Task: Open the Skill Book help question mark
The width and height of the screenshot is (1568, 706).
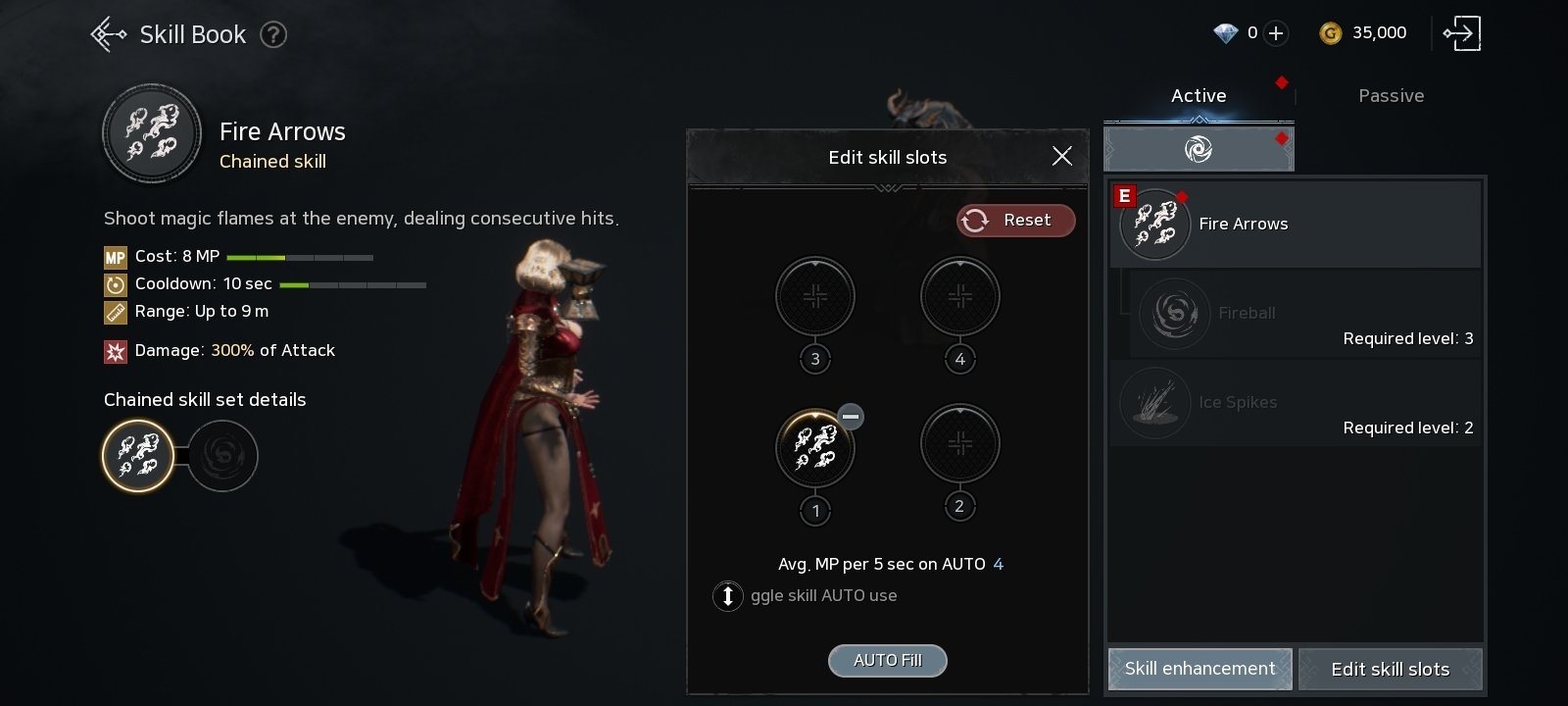Action: [x=273, y=35]
